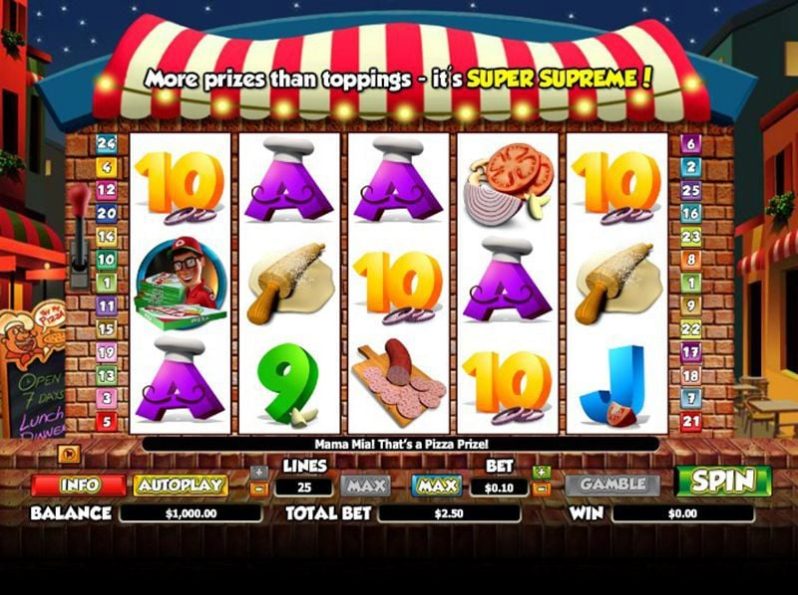Lower the bet amount
Screen dimensions: 798x595
point(541,490)
